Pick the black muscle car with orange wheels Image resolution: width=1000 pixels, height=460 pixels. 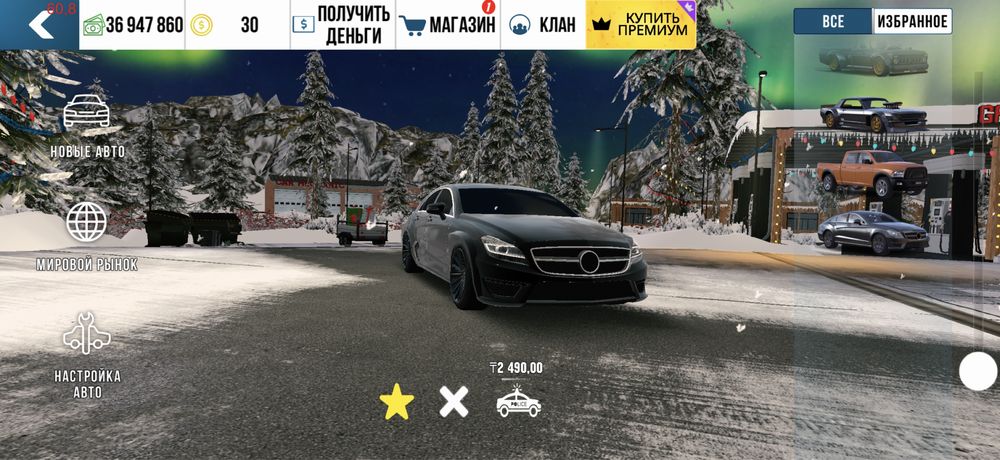coord(872,114)
